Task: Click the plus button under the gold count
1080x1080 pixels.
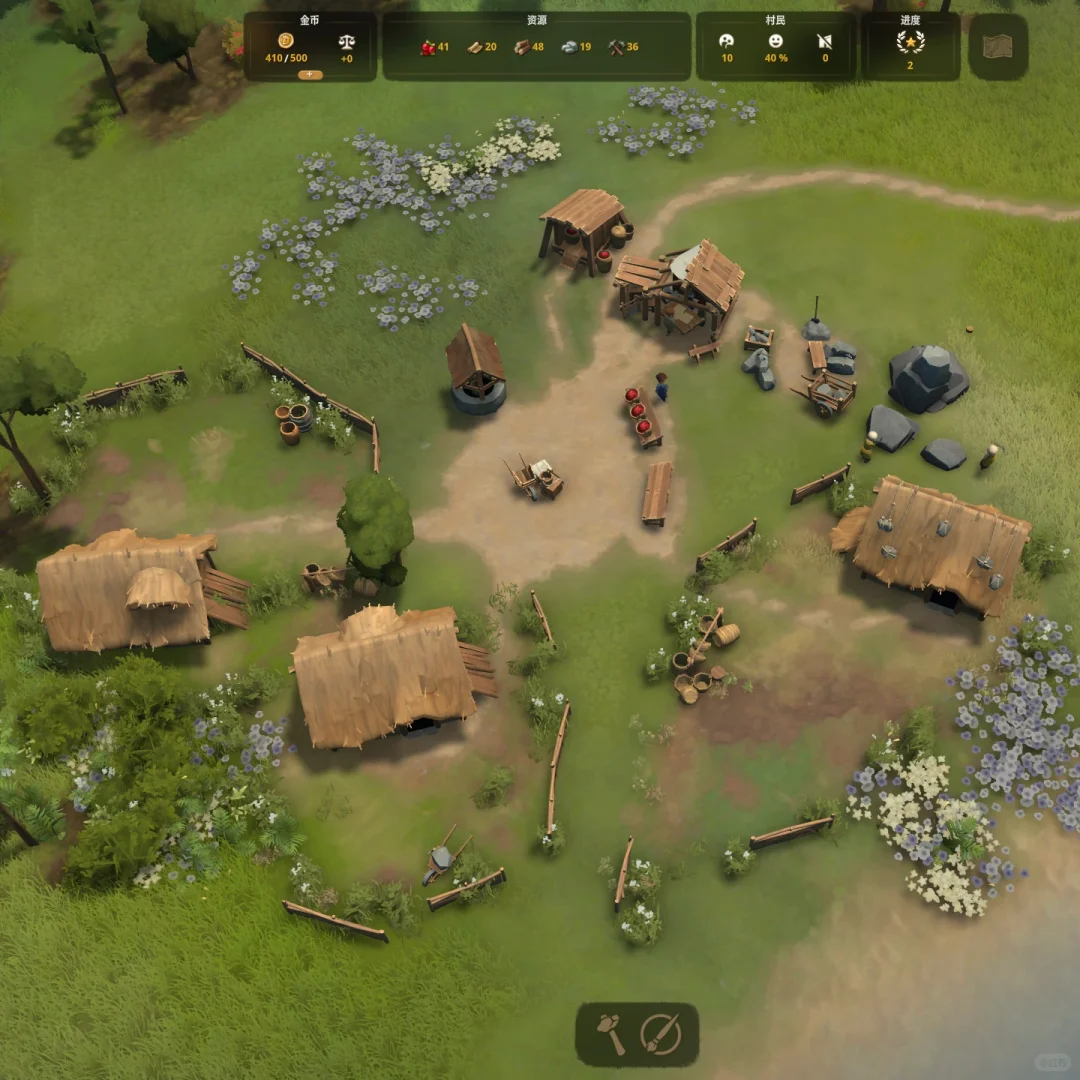Action: pyautogui.click(x=310, y=74)
